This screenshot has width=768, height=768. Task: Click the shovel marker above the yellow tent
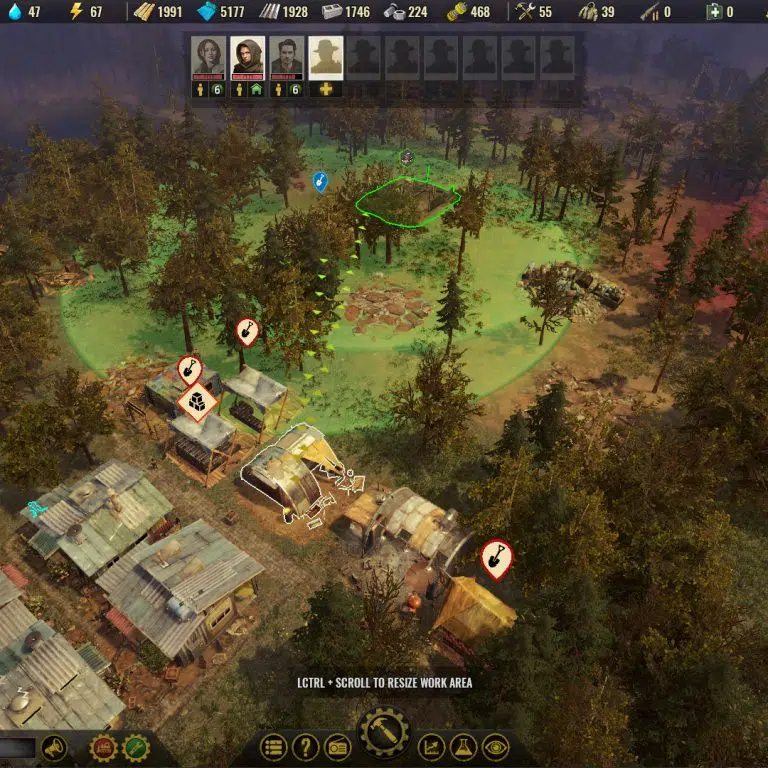[x=496, y=558]
